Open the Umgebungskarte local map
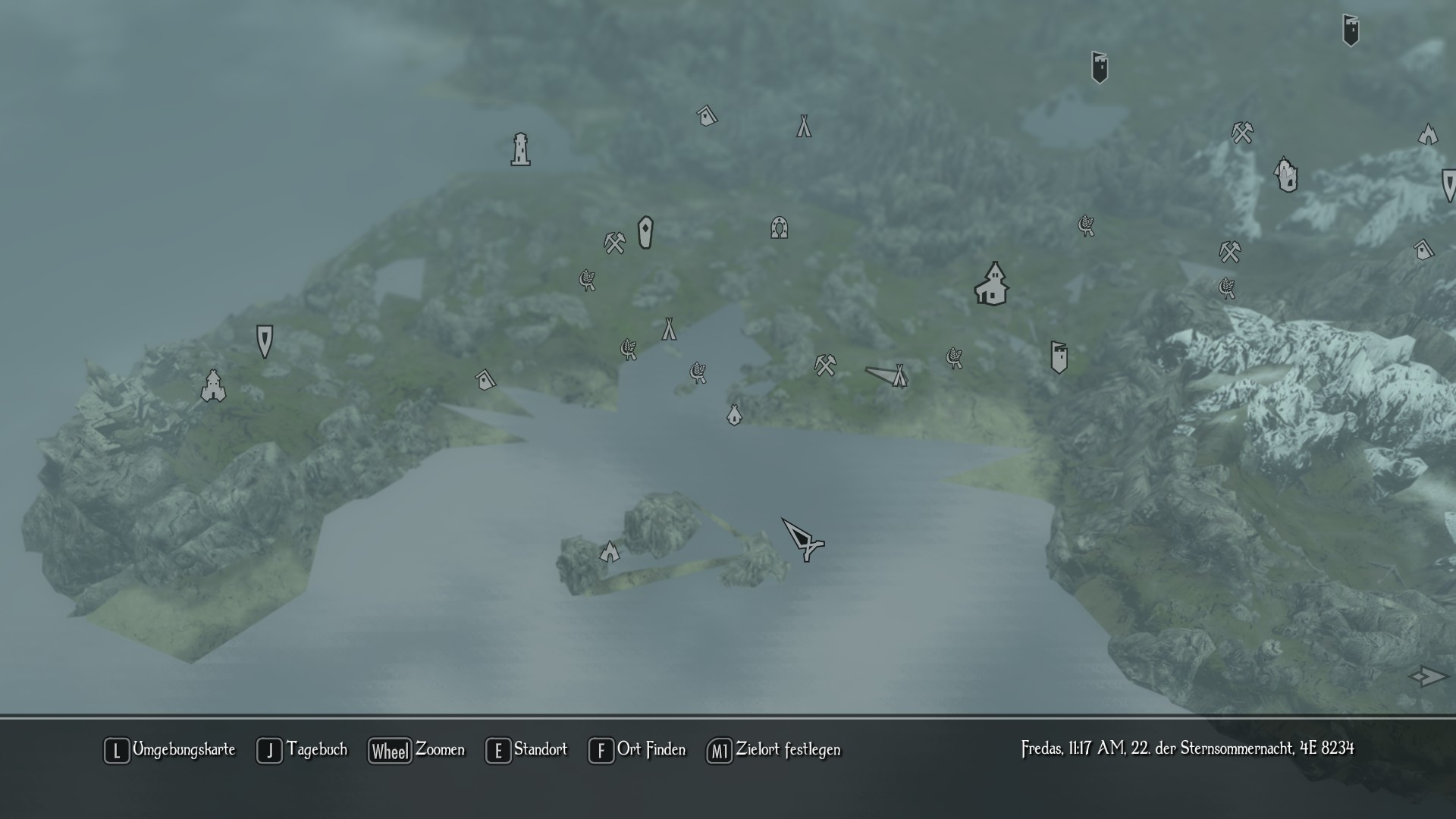Viewport: 1456px width, 819px height. (x=170, y=750)
